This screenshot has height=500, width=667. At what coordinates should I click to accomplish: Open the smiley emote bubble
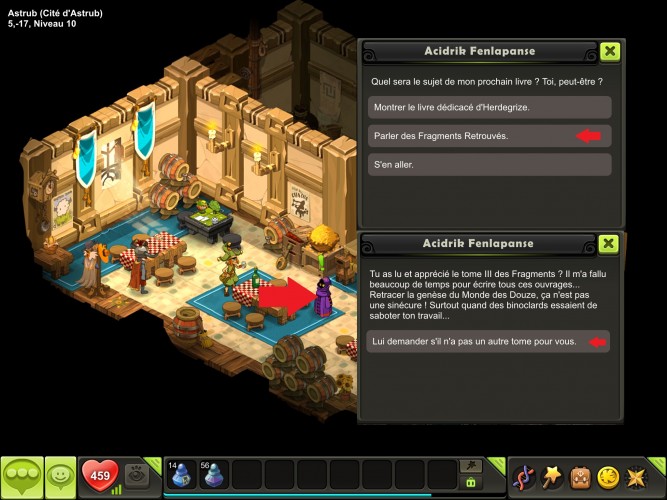coord(61,476)
